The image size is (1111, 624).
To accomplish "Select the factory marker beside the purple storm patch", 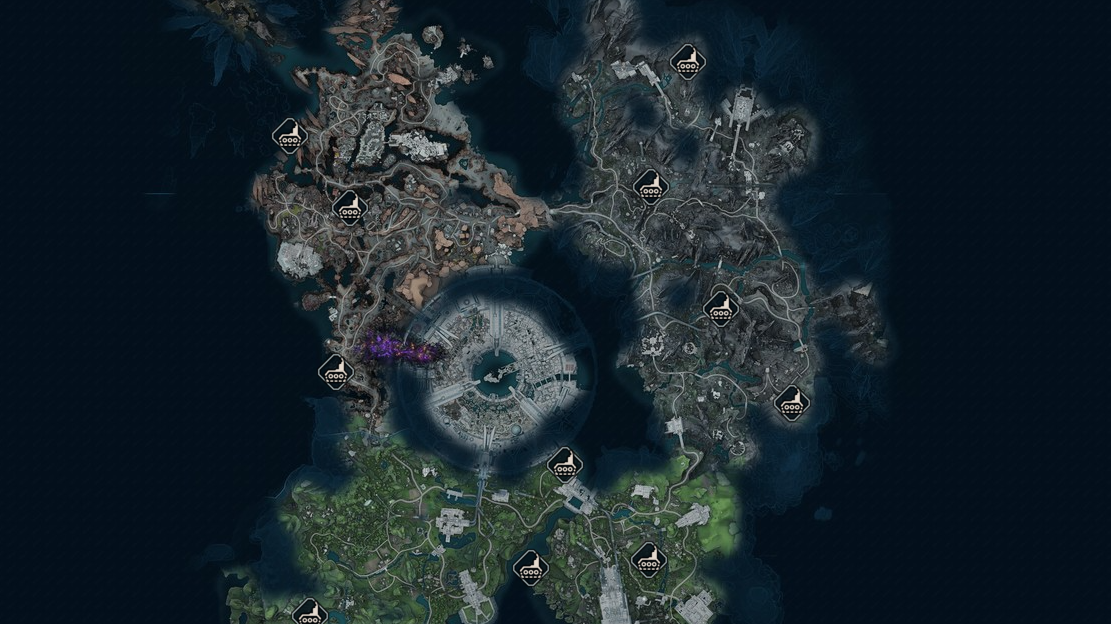I will [x=336, y=372].
